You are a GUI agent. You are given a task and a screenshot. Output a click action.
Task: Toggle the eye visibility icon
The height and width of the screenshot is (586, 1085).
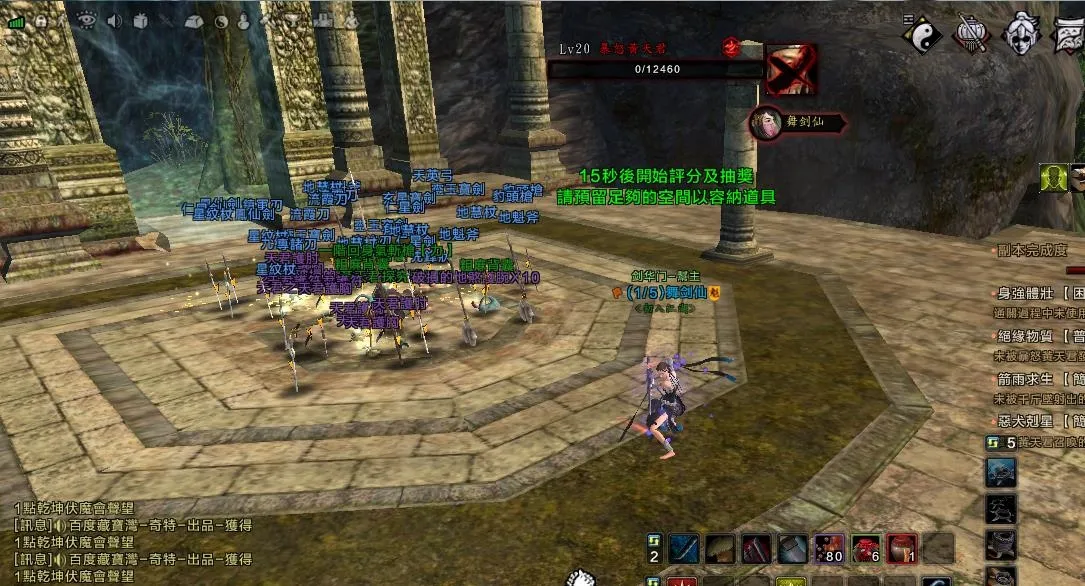86,20
